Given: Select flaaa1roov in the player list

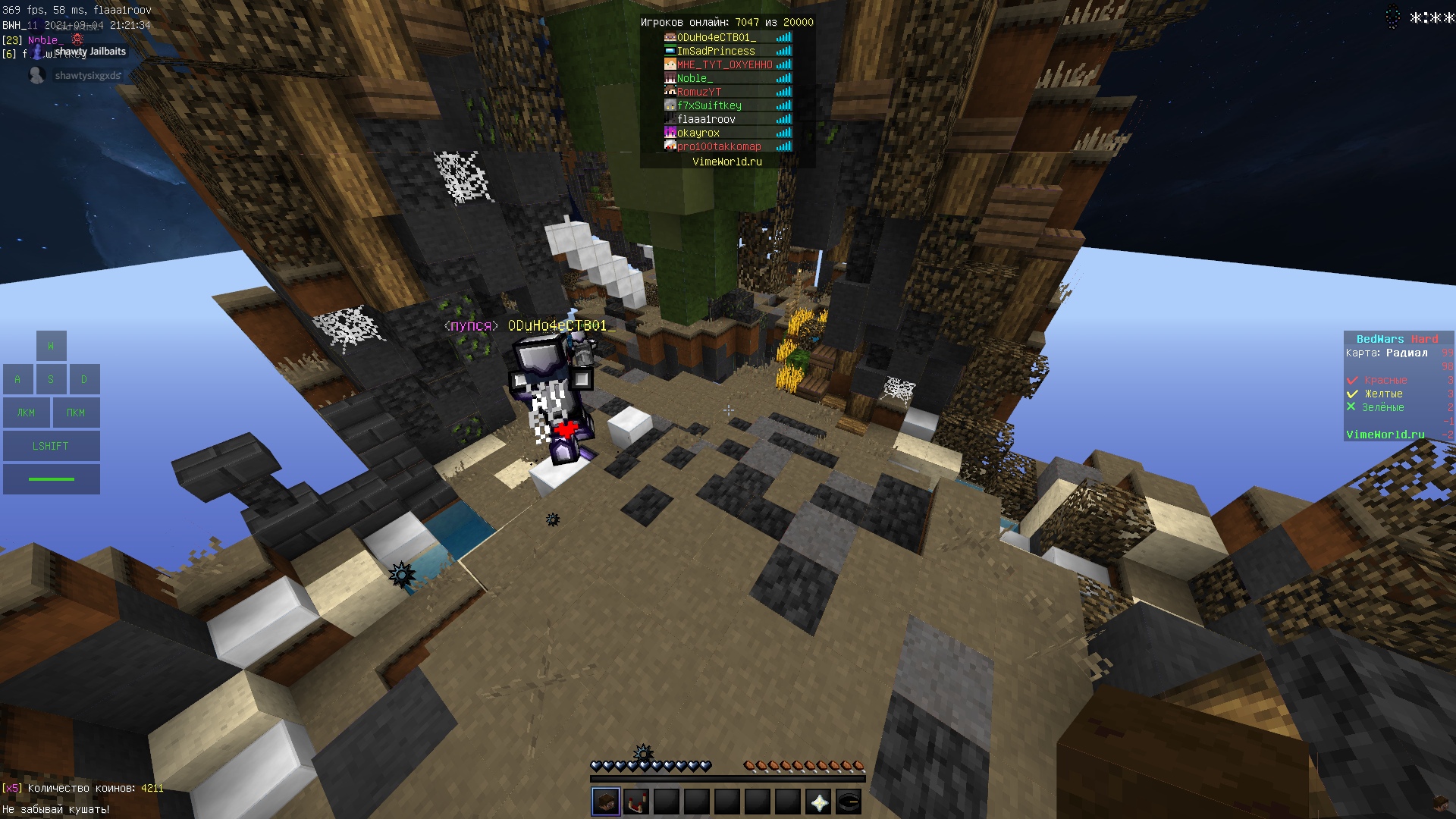Looking at the screenshot, I should pos(706,119).
